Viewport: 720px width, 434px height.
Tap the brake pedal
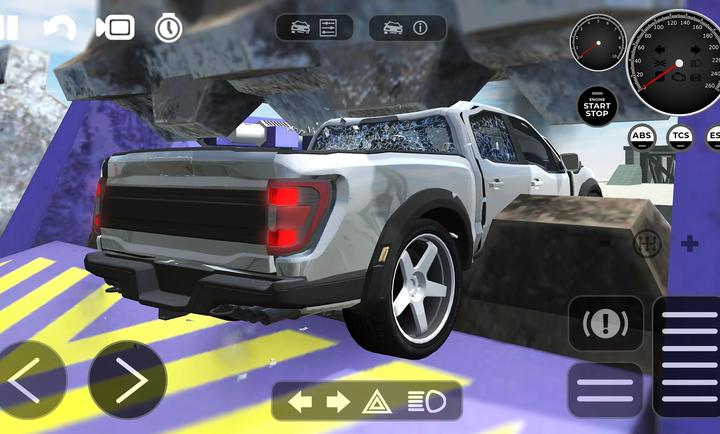click(605, 388)
